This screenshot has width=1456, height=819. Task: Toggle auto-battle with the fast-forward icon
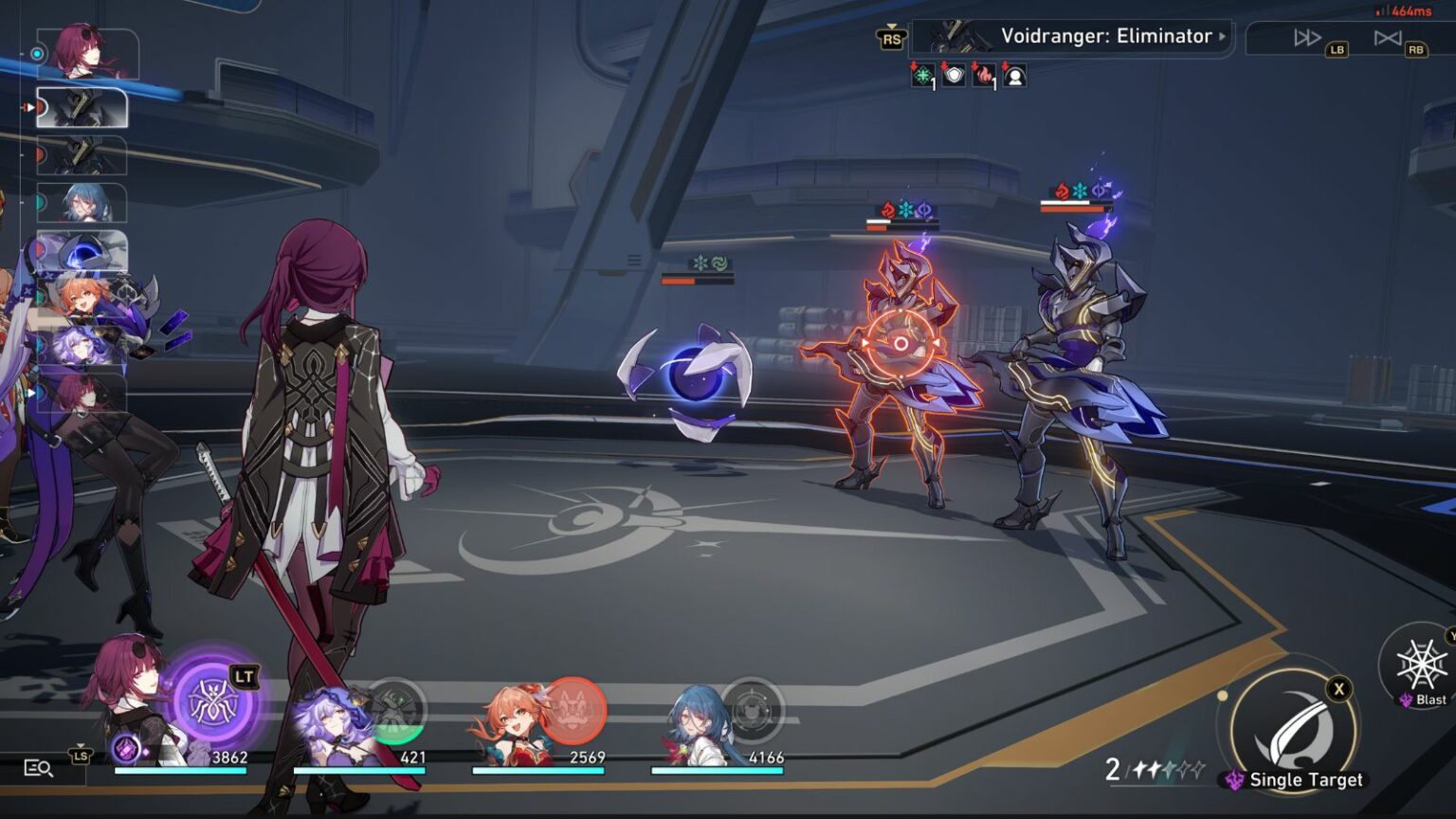[1306, 40]
